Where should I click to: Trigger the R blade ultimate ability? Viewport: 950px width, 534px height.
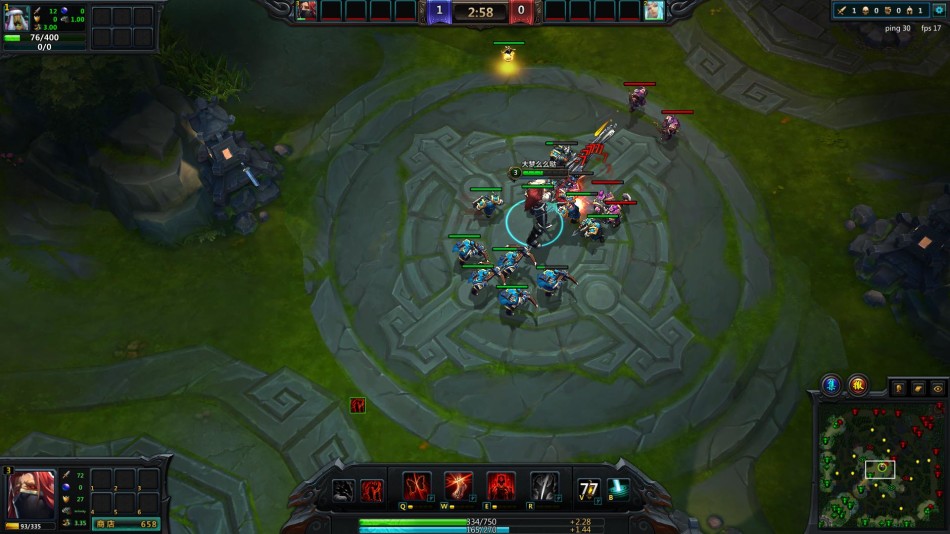pos(544,487)
